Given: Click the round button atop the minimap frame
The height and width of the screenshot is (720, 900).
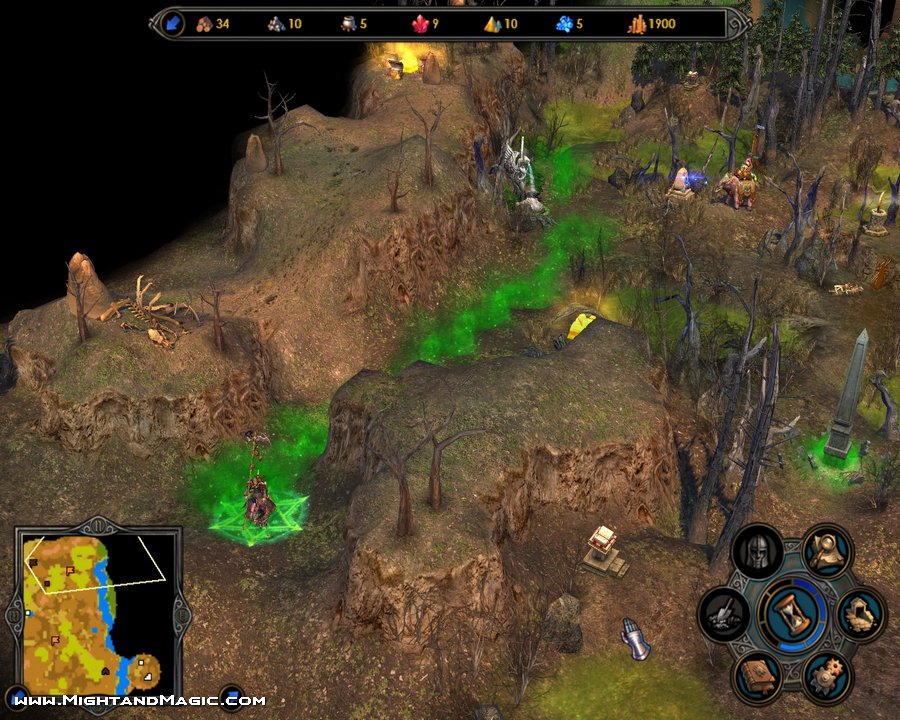Looking at the screenshot, I should point(97,526).
